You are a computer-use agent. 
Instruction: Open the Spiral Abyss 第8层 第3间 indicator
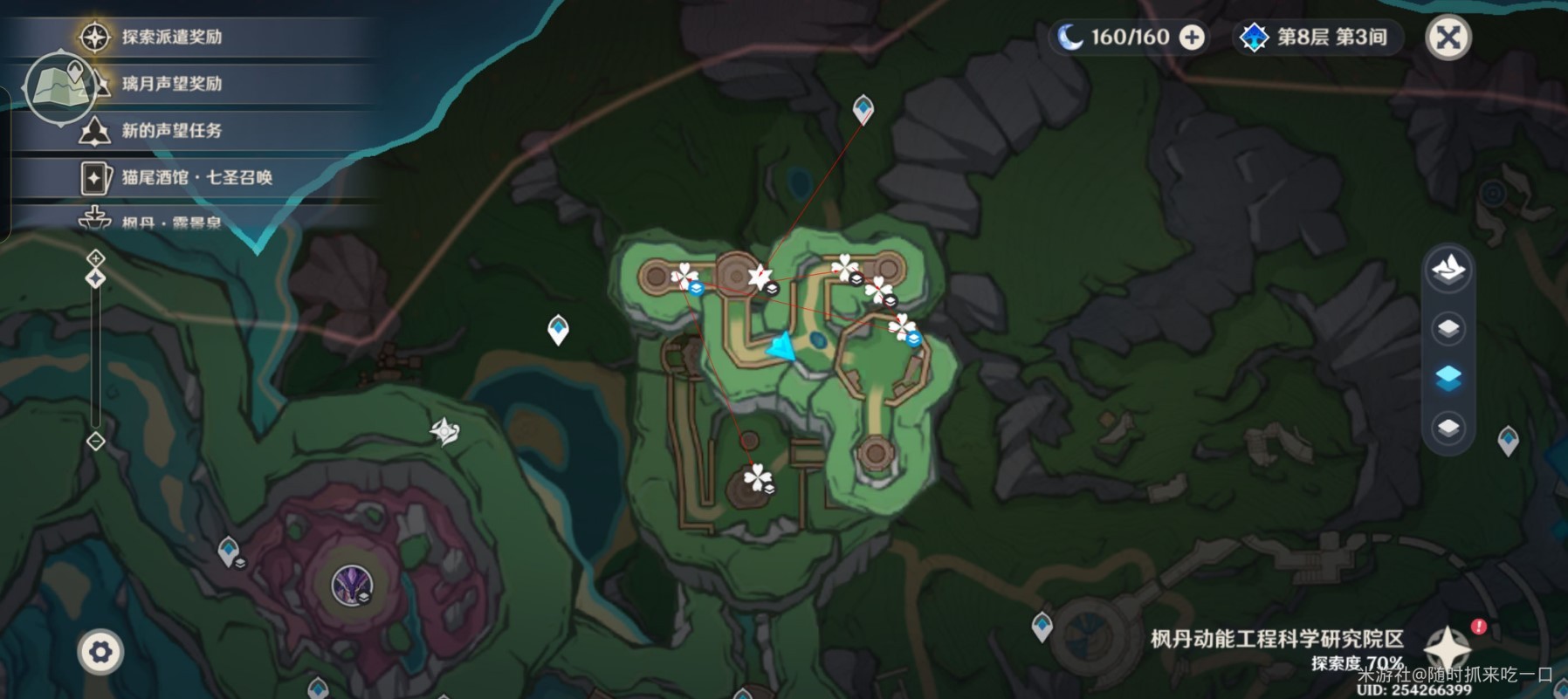[1318, 38]
